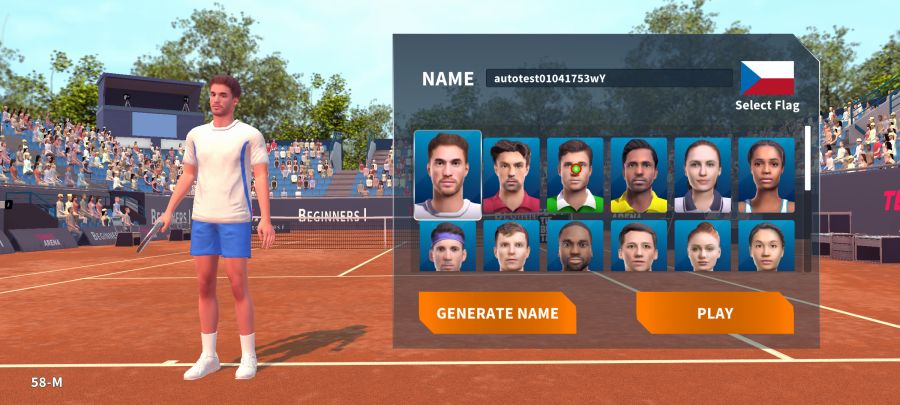900x405 pixels.
Task: Choose the avatar with the purple headband
Action: (448, 246)
